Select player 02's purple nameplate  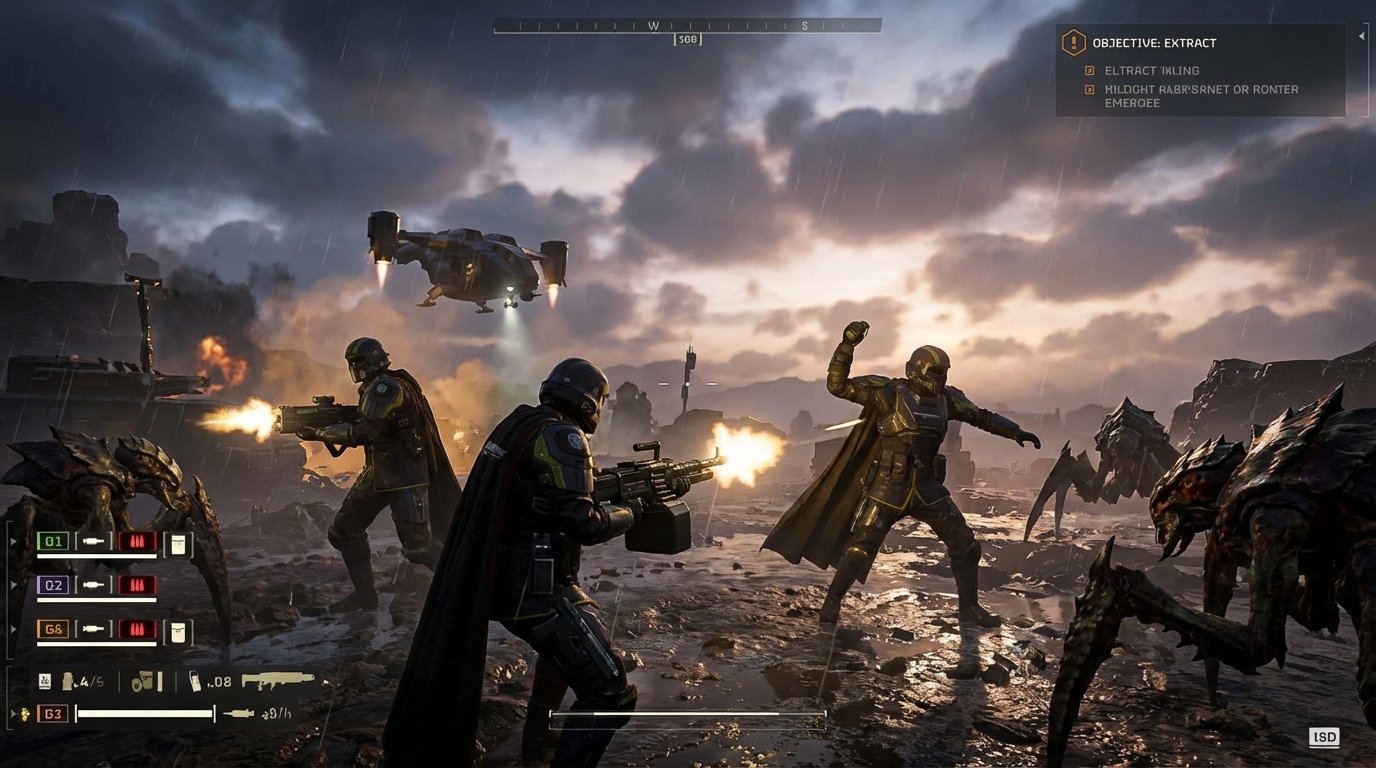coord(53,585)
